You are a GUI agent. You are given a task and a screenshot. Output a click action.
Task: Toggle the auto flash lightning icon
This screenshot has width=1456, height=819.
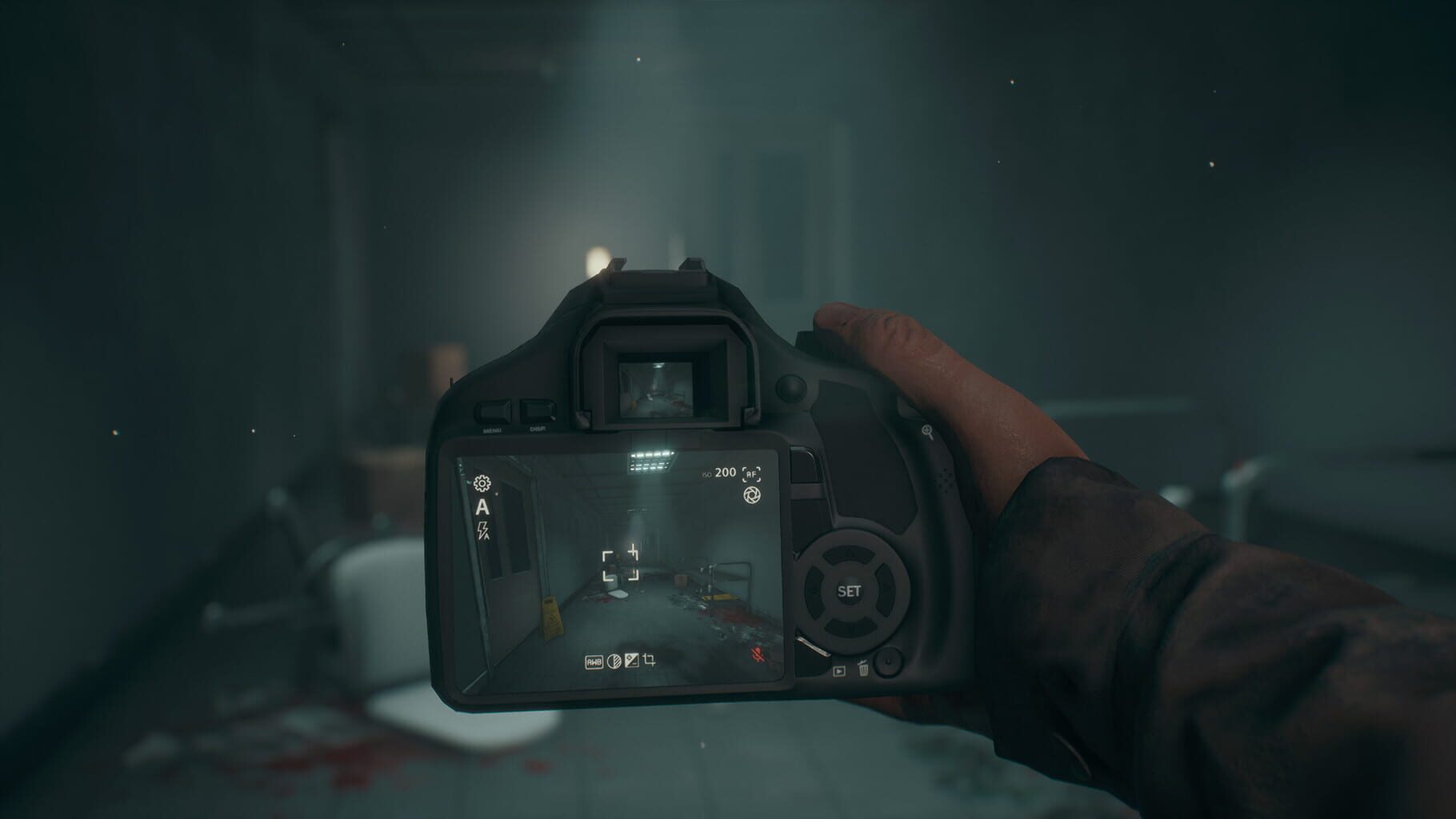point(482,530)
